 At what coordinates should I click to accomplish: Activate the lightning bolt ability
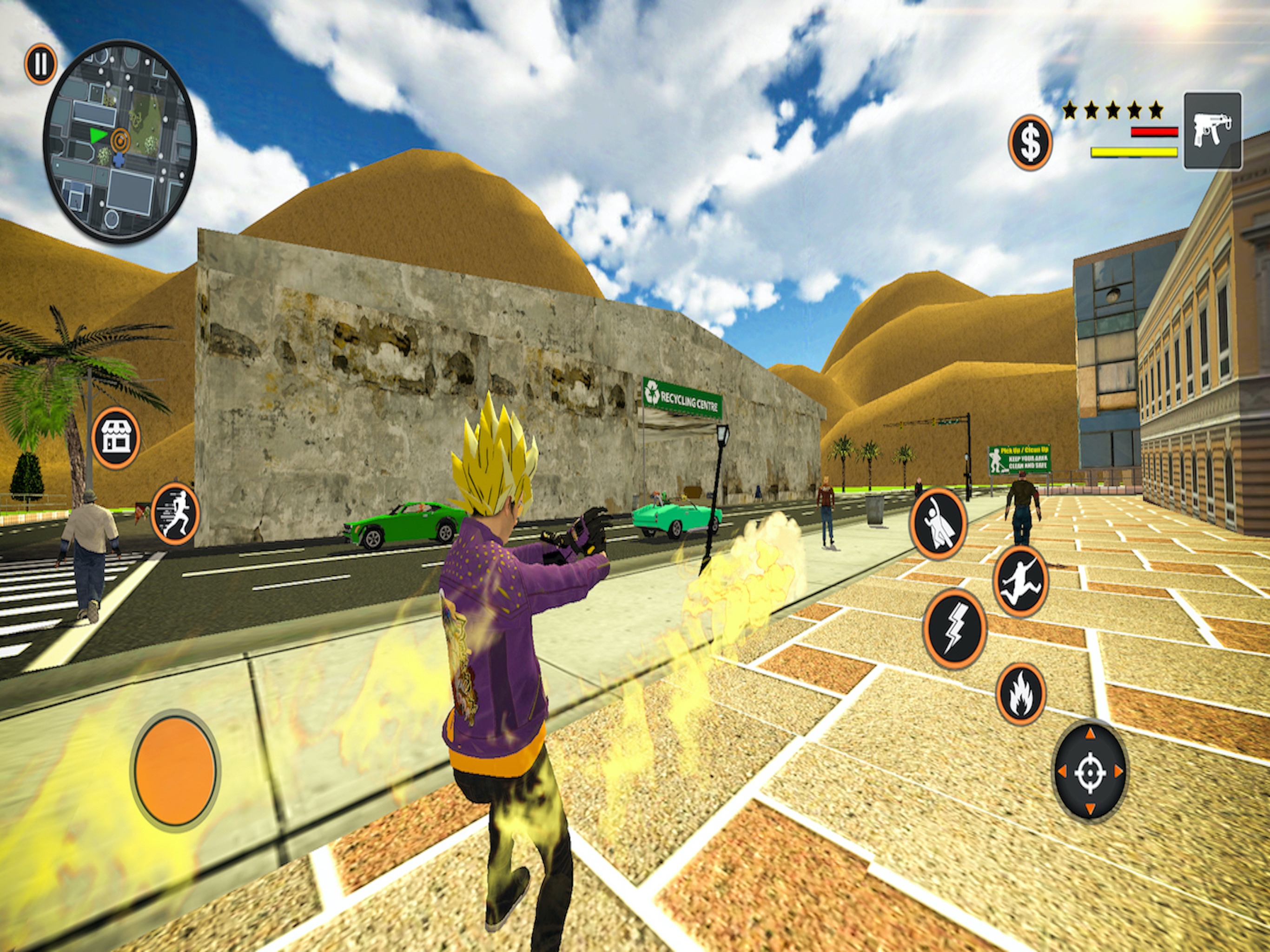954,629
